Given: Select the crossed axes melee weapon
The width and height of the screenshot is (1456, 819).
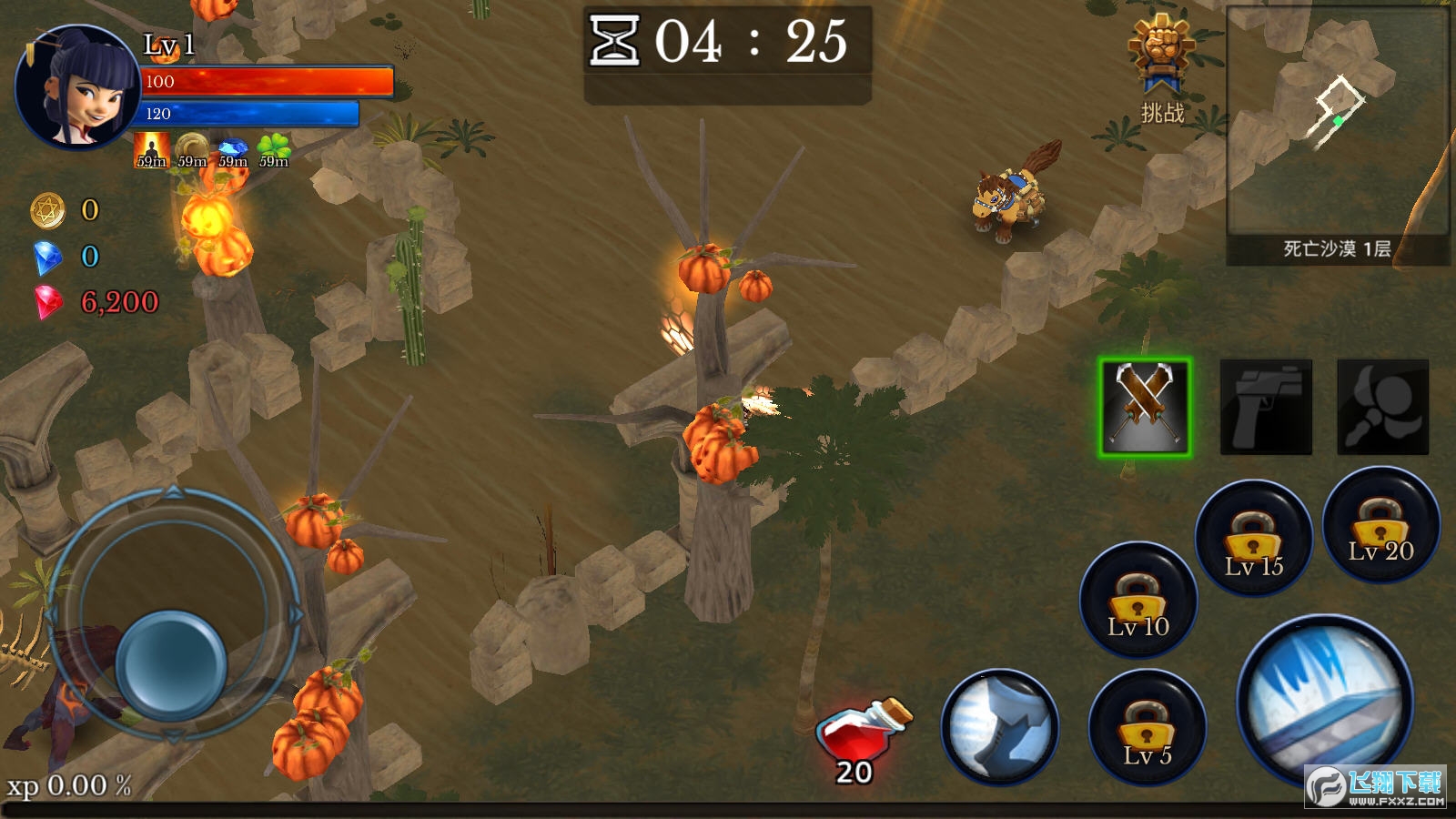Looking at the screenshot, I should (1145, 407).
